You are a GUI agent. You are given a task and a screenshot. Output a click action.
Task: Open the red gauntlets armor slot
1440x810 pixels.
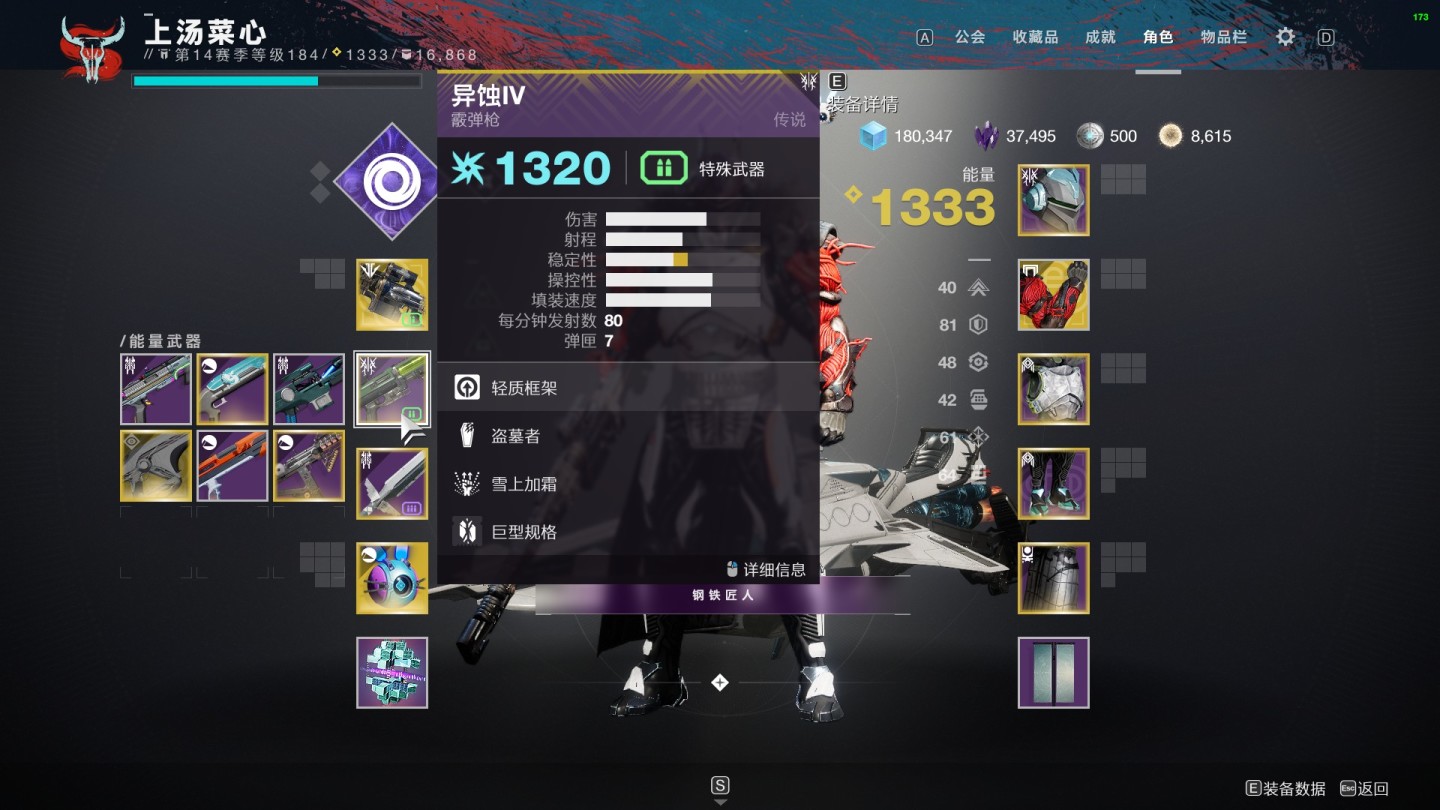point(1054,295)
